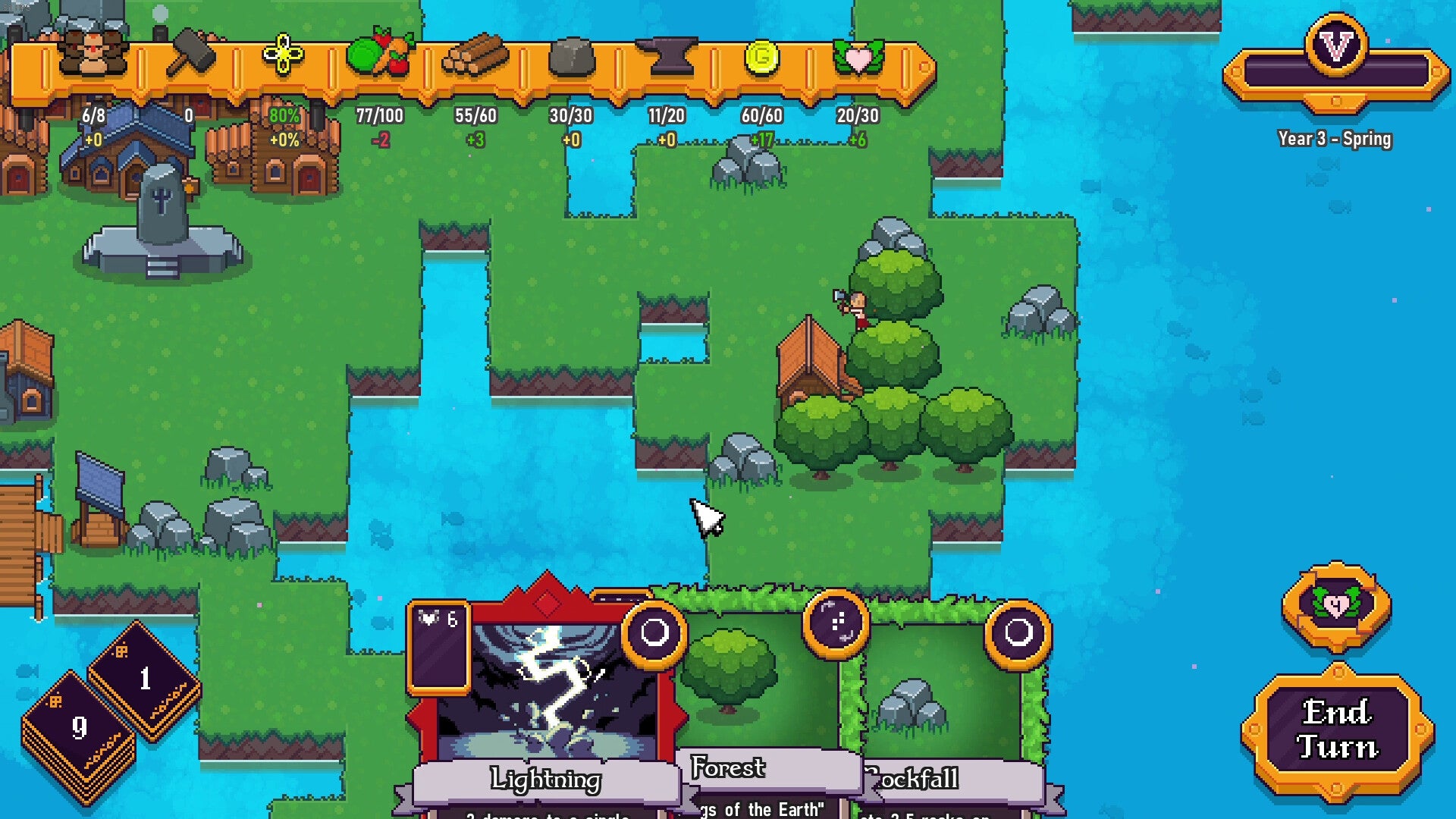Viewport: 1456px width, 819px height.
Task: Toggle the Lightning card's circular selector
Action: [655, 635]
